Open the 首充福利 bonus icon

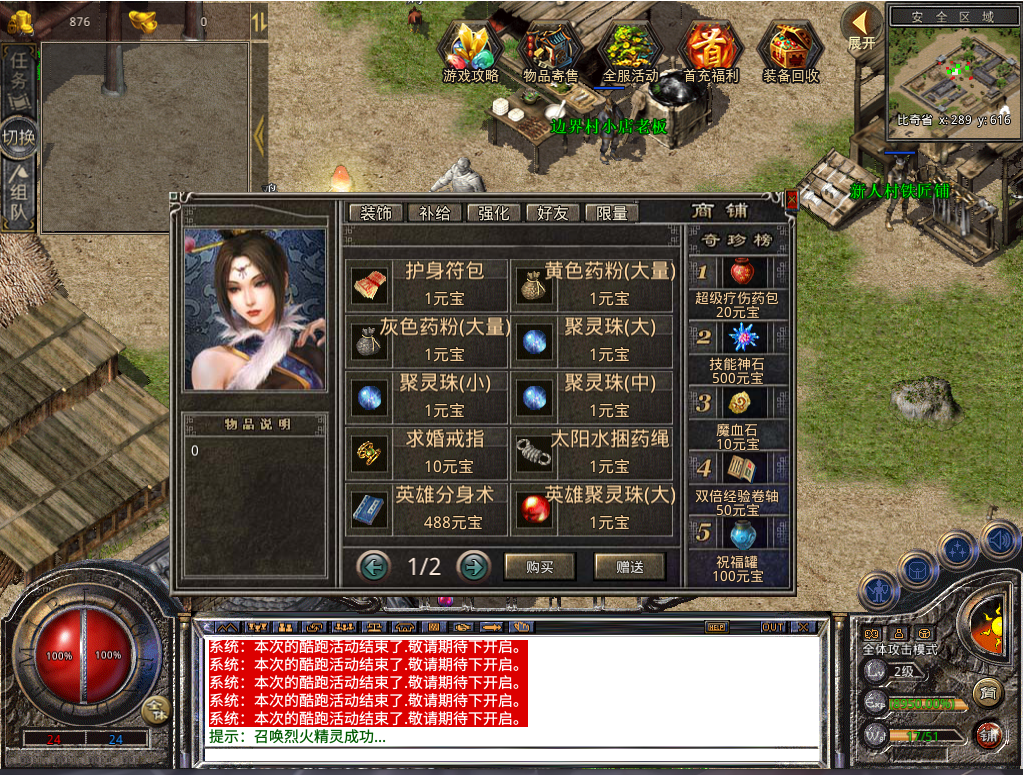(710, 49)
